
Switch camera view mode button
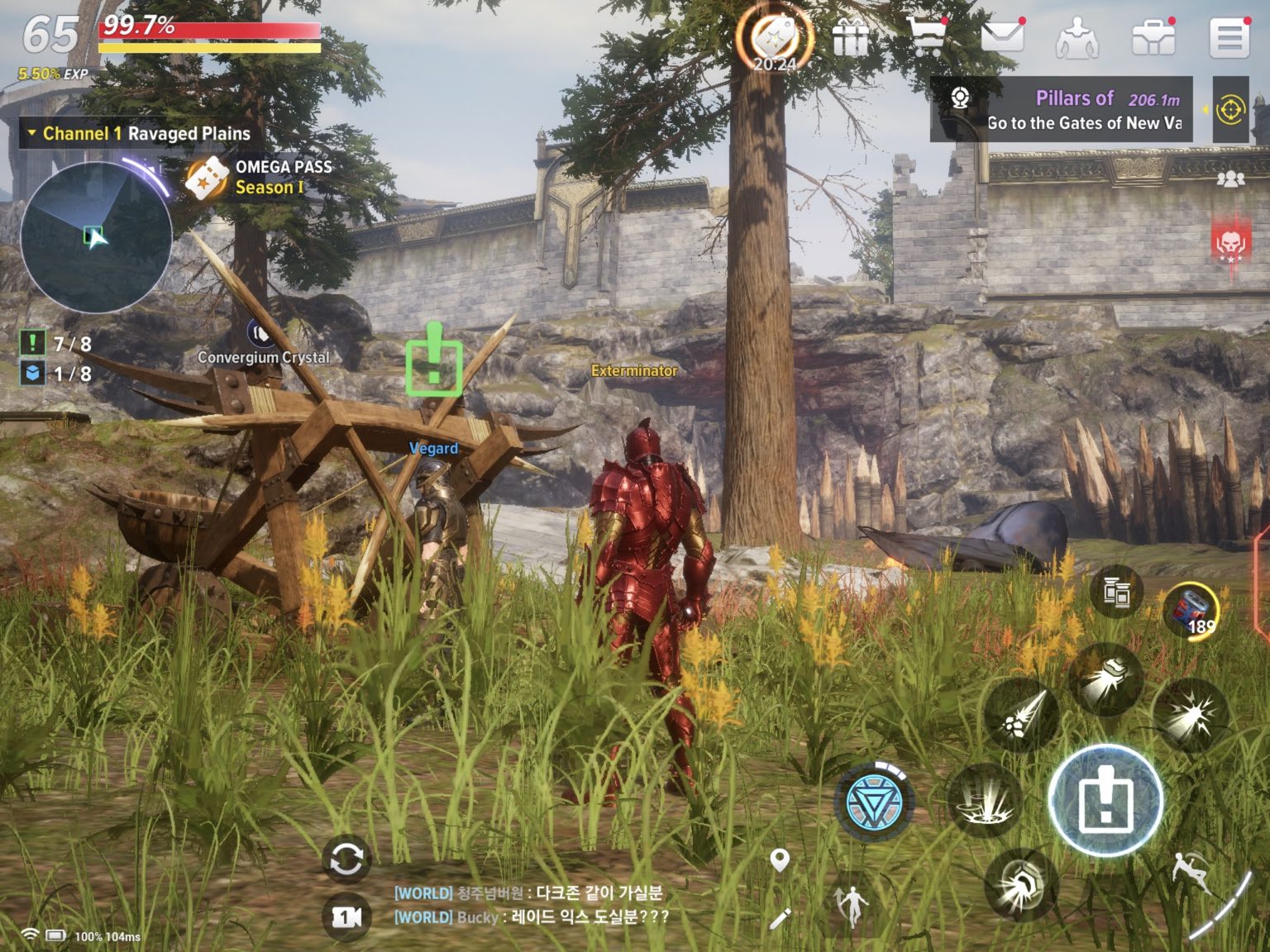[346, 916]
